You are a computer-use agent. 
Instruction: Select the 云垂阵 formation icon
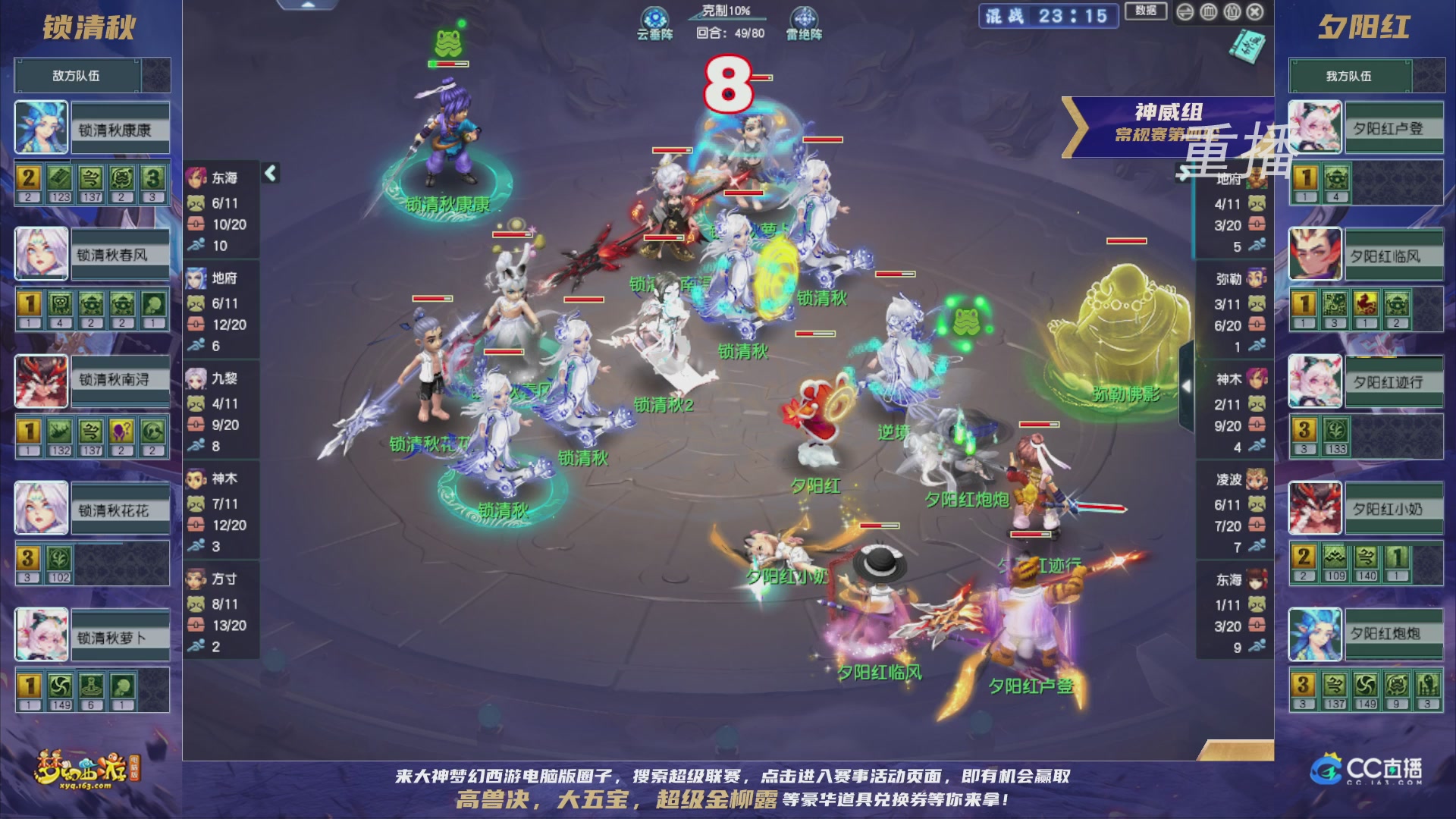654,15
